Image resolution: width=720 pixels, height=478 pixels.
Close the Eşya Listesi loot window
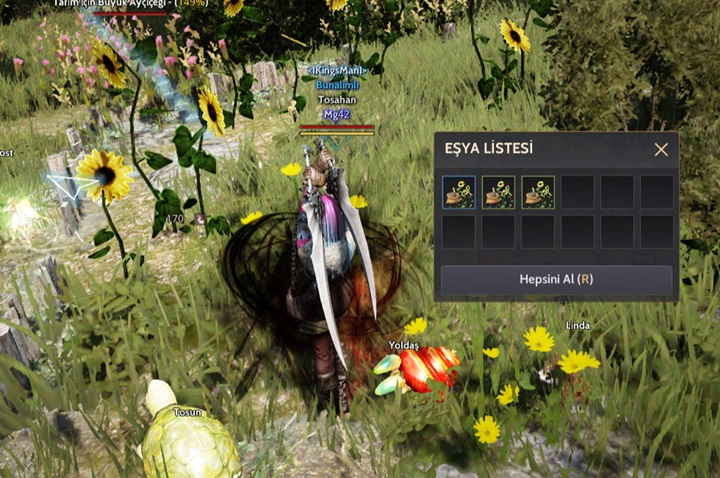(x=661, y=150)
